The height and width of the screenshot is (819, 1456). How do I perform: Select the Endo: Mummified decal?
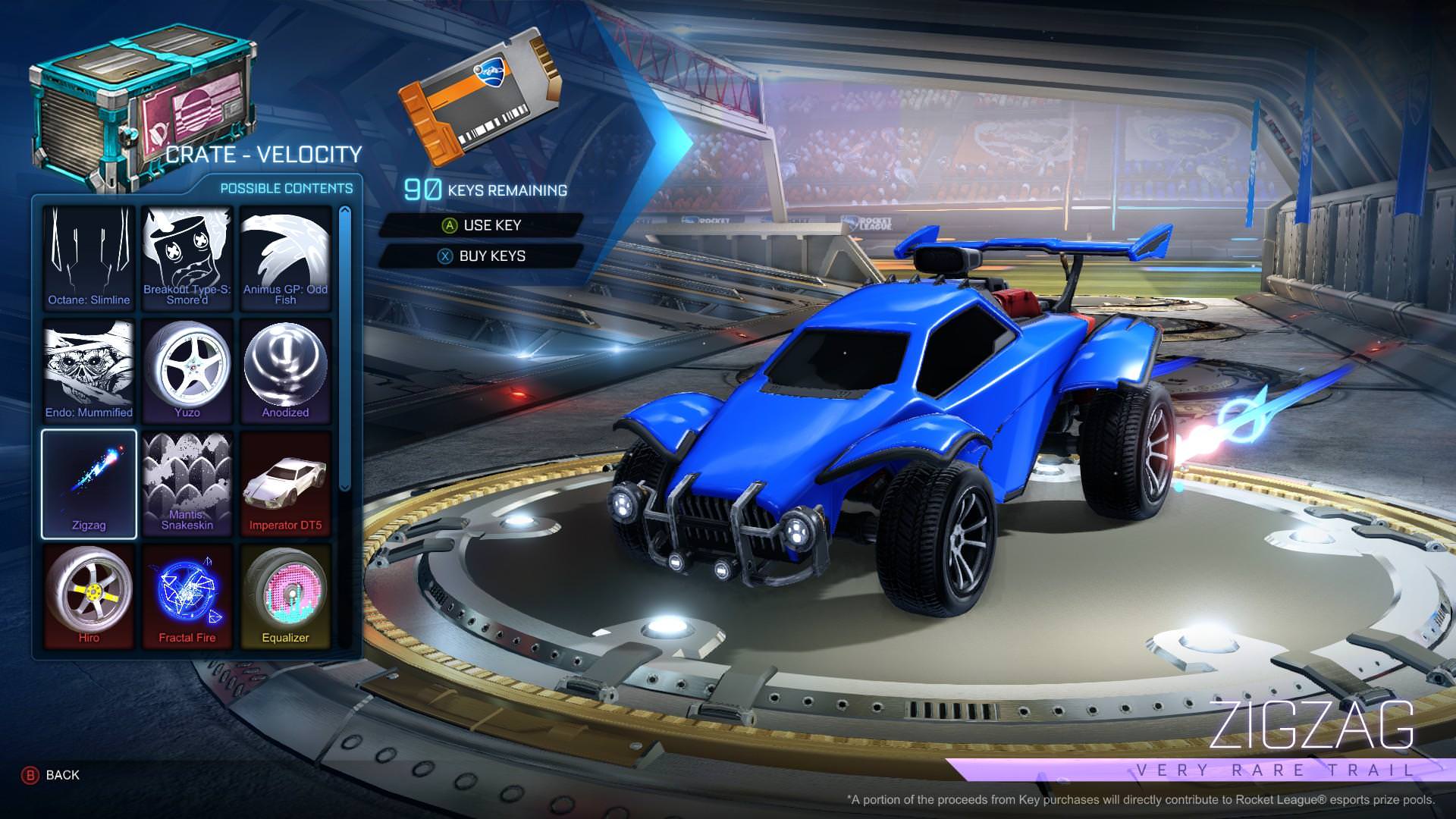tap(88, 370)
